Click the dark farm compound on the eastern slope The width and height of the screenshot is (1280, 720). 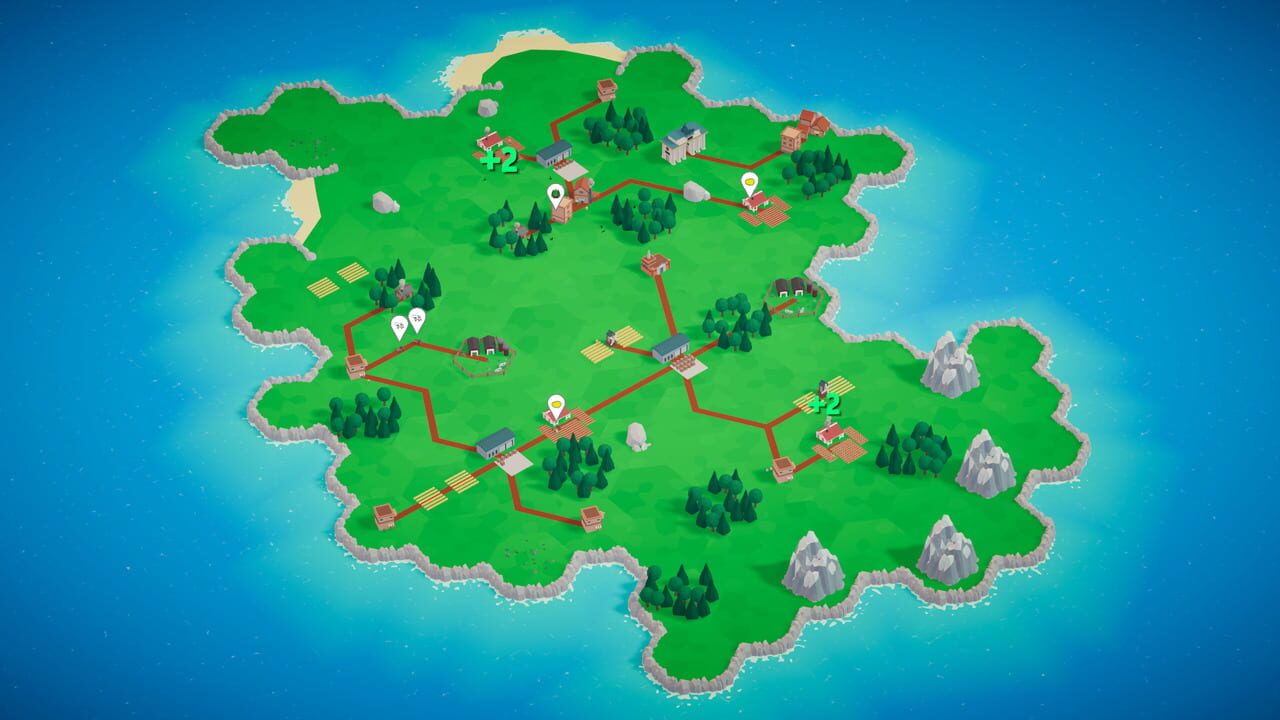pyautogui.click(x=790, y=292)
